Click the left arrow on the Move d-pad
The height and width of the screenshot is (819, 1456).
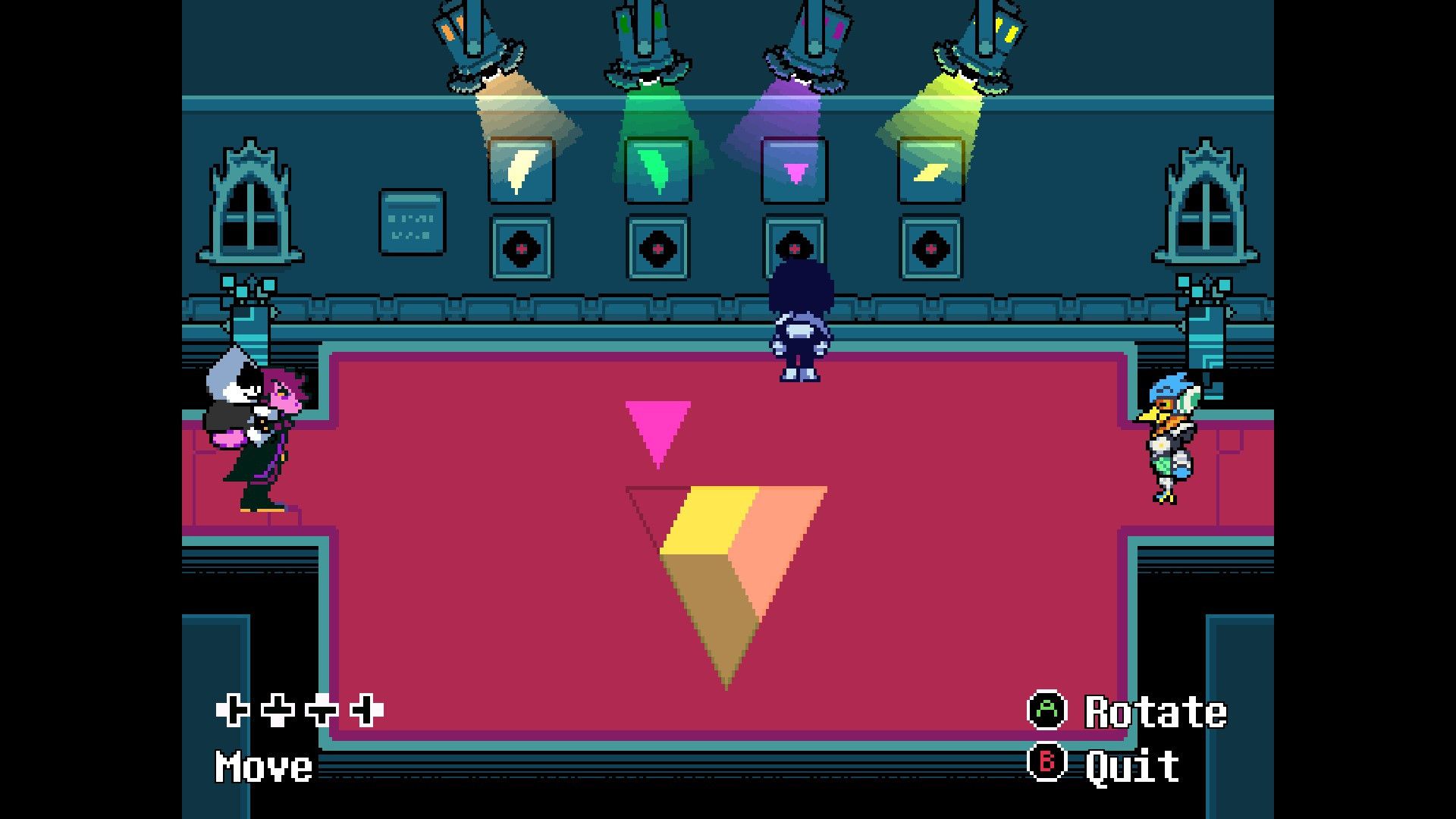(x=234, y=713)
